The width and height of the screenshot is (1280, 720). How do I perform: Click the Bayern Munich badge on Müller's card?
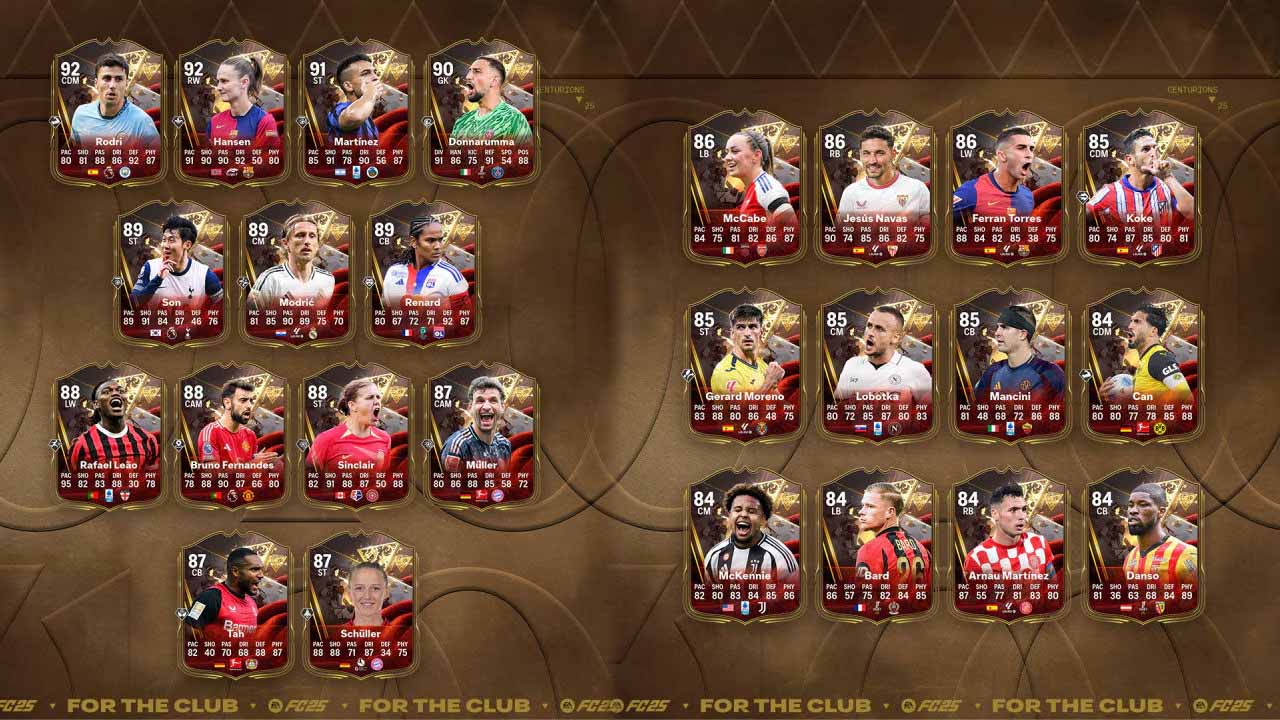tap(497, 495)
